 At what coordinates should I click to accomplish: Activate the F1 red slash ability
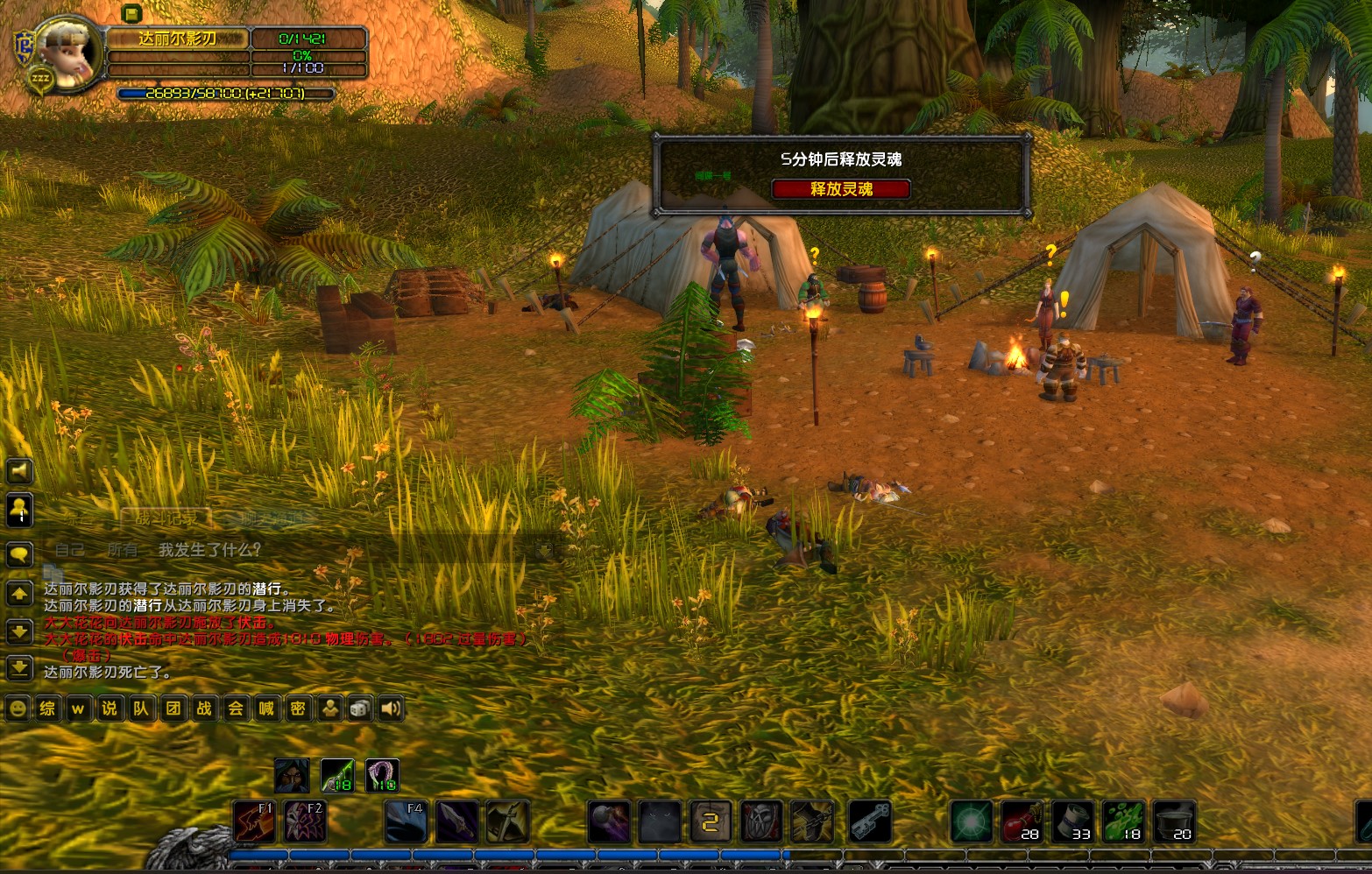click(255, 821)
